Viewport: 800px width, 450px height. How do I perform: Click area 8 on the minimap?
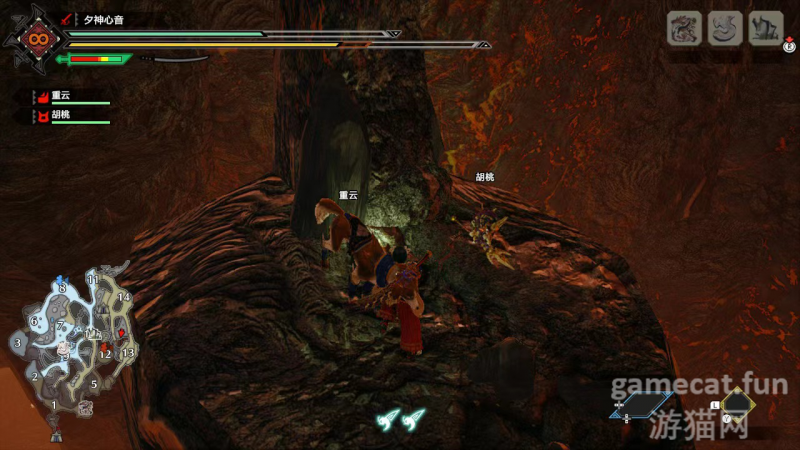[62, 288]
